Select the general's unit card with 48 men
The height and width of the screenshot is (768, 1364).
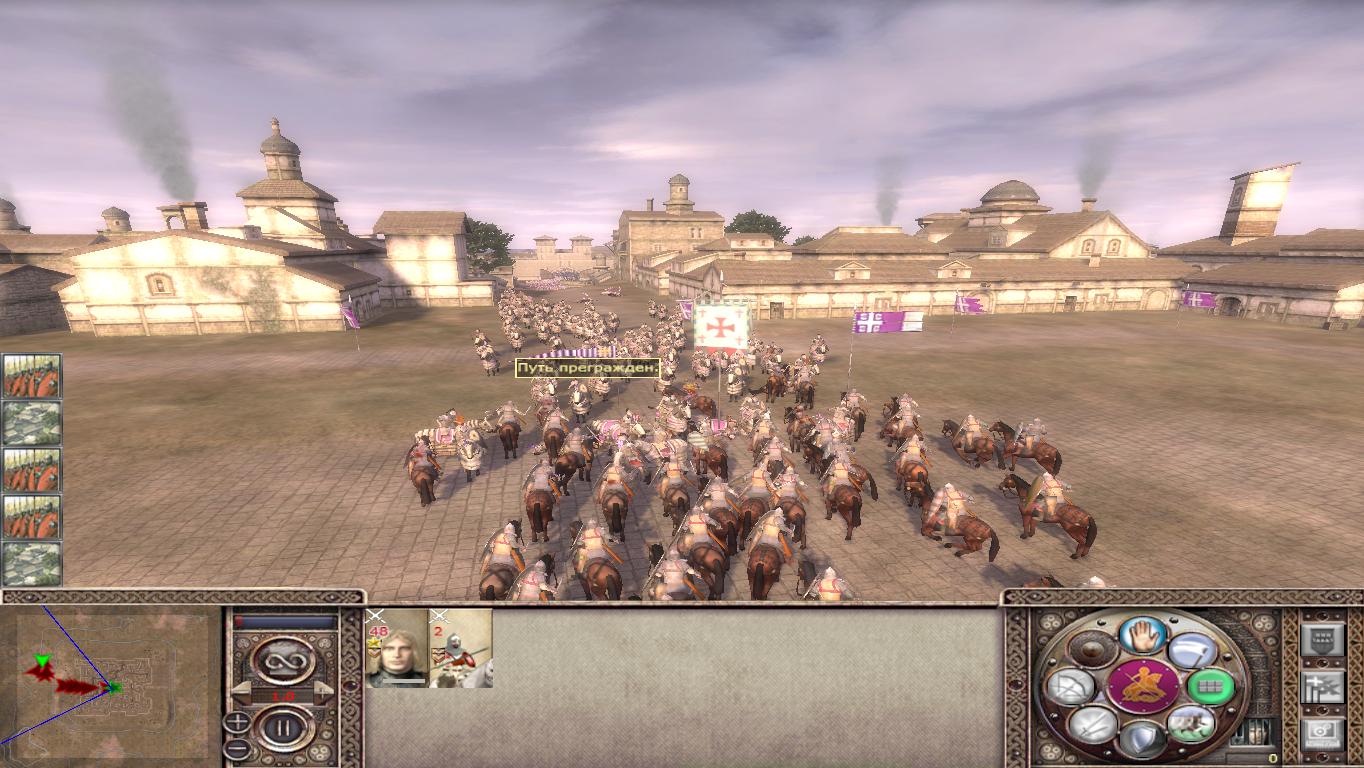pos(397,649)
